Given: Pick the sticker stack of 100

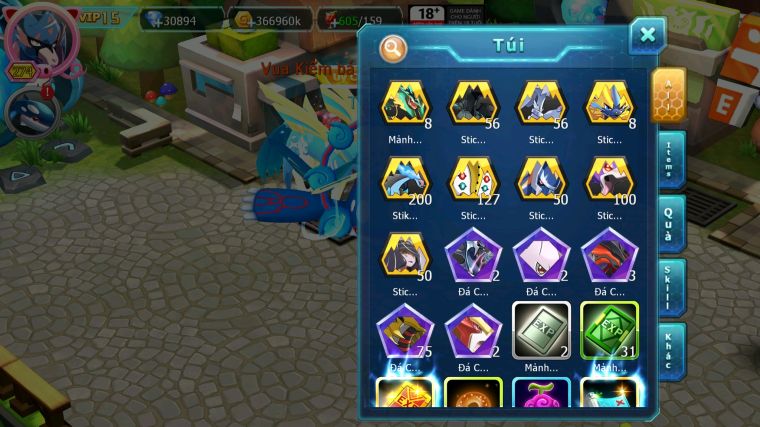Looking at the screenshot, I should tap(609, 180).
